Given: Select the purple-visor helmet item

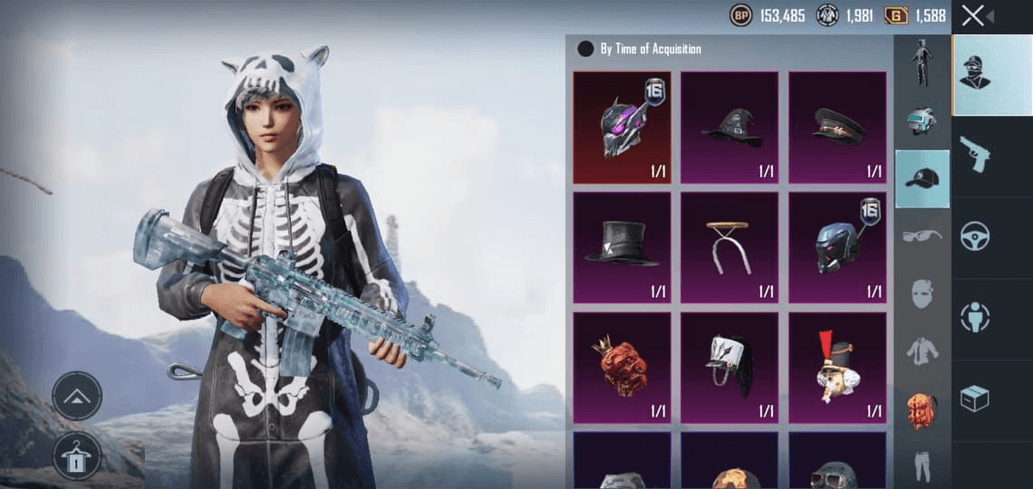Looking at the screenshot, I should pyautogui.click(x=621, y=127).
